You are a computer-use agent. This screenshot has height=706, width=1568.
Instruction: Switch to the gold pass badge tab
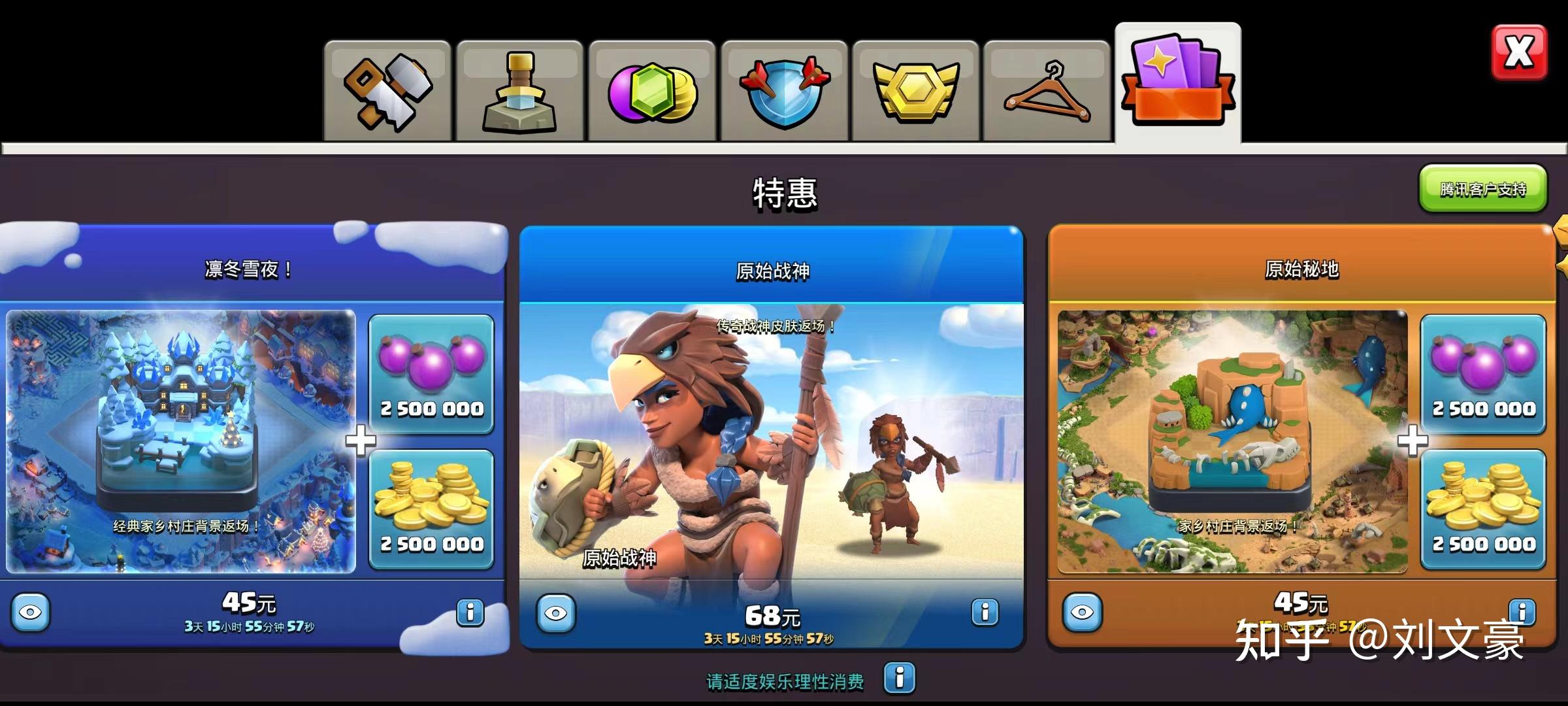[x=915, y=92]
